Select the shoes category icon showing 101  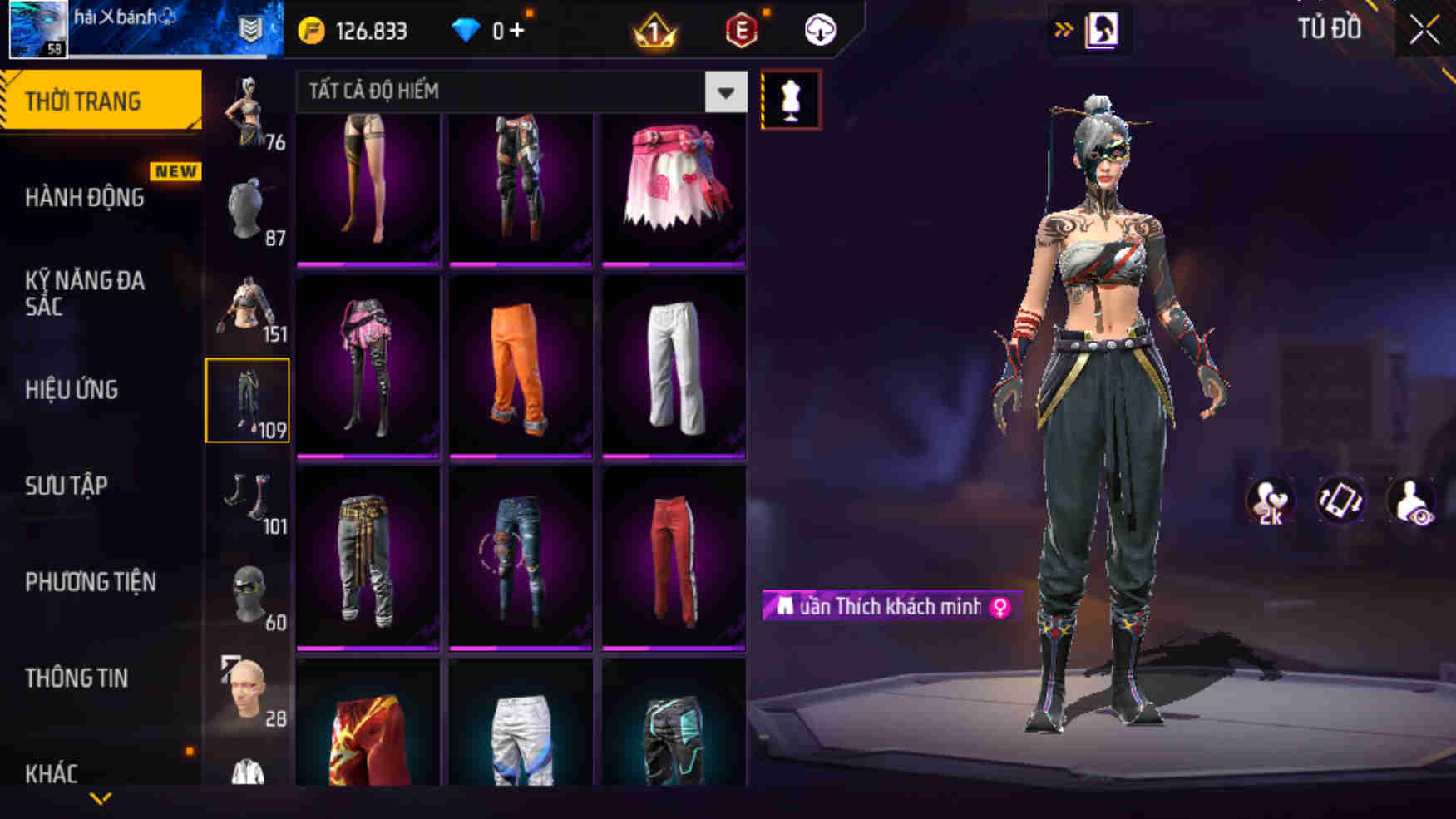coord(248,499)
